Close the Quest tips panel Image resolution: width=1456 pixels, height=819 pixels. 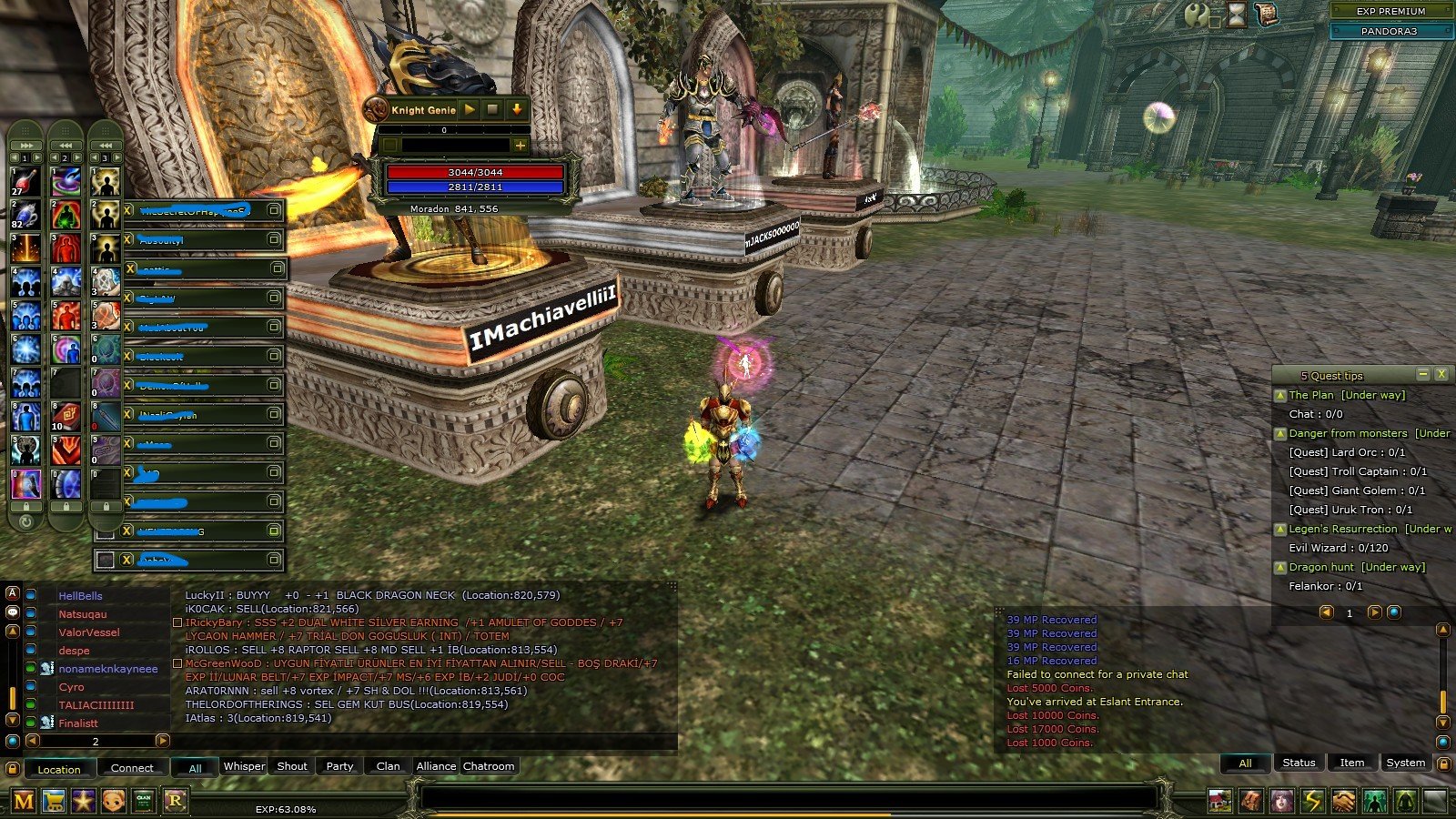(1441, 374)
